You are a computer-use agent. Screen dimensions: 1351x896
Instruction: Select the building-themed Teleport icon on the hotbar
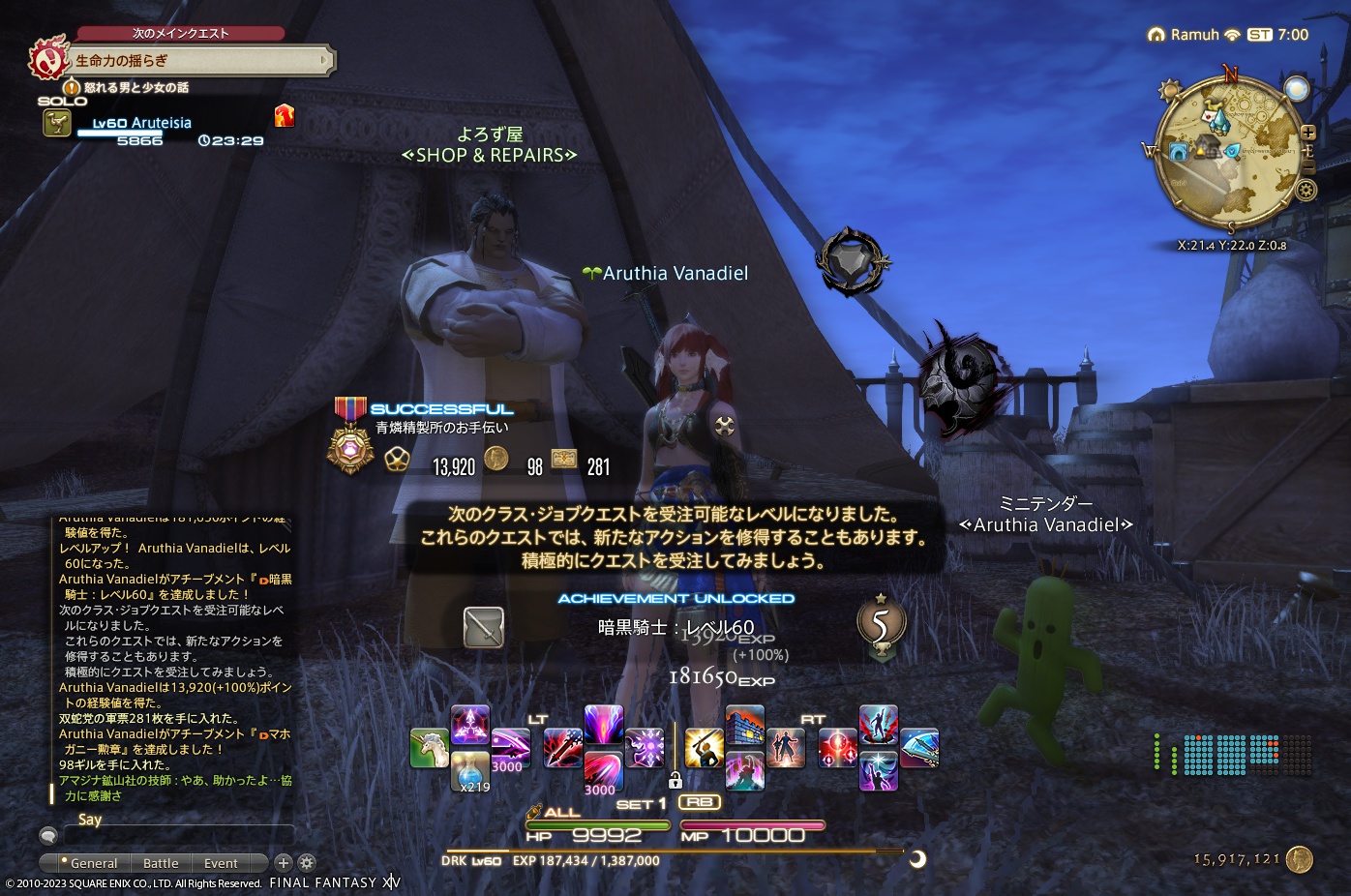(744, 730)
